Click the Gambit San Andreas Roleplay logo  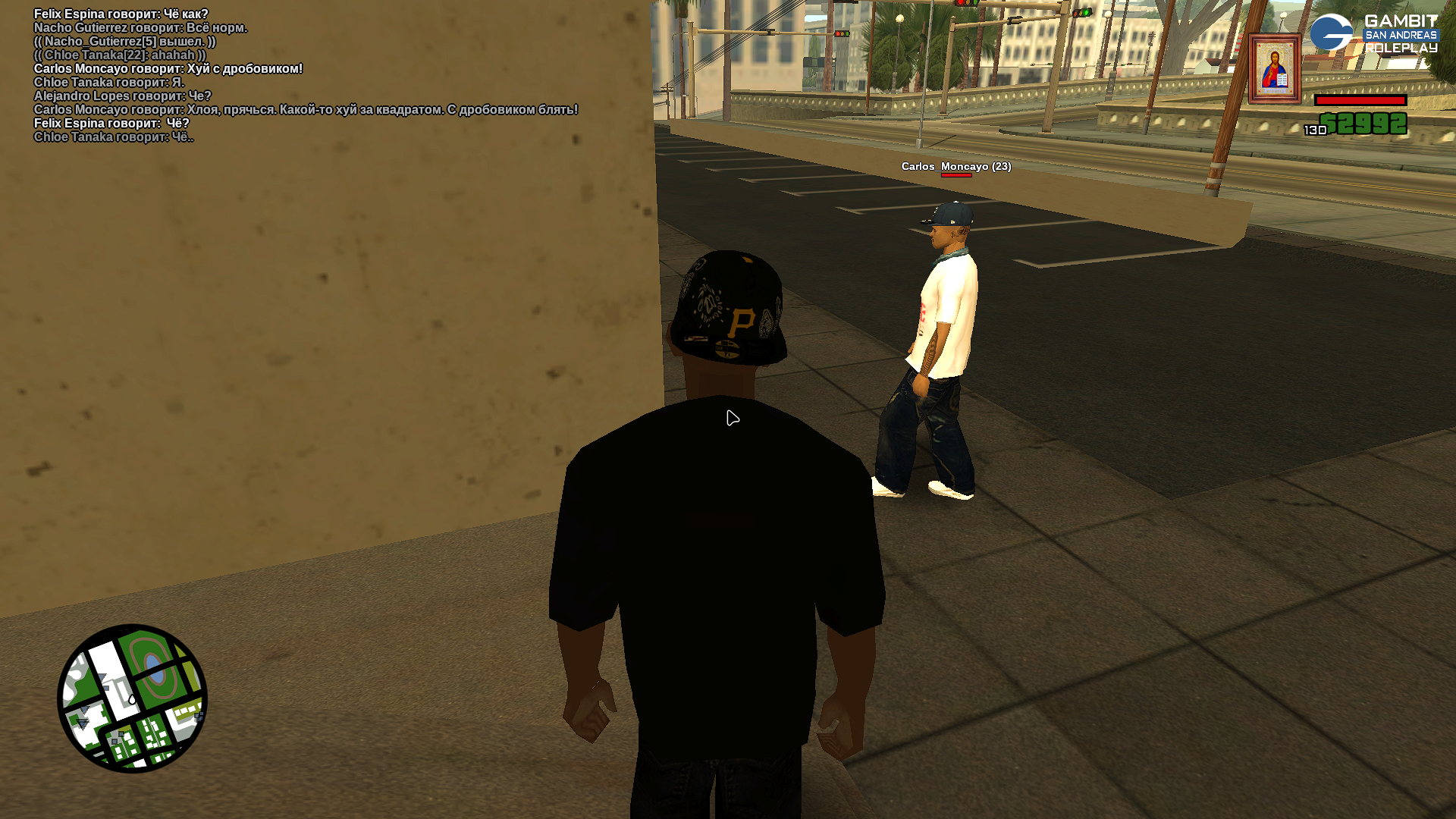coord(1373,34)
